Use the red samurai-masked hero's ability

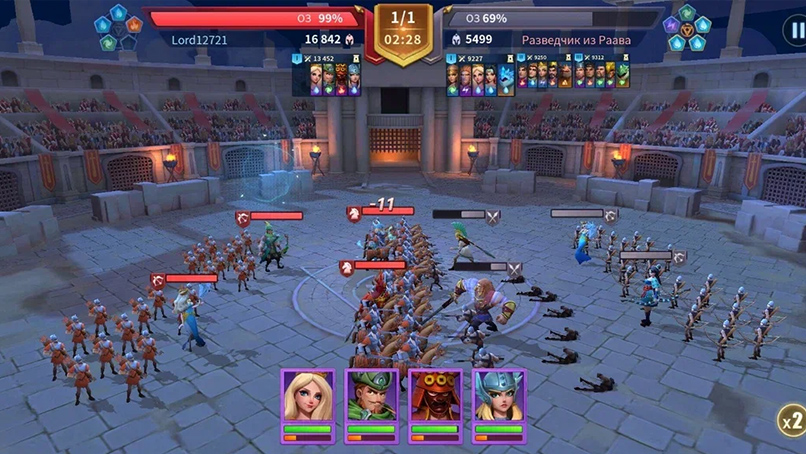[x=436, y=399]
